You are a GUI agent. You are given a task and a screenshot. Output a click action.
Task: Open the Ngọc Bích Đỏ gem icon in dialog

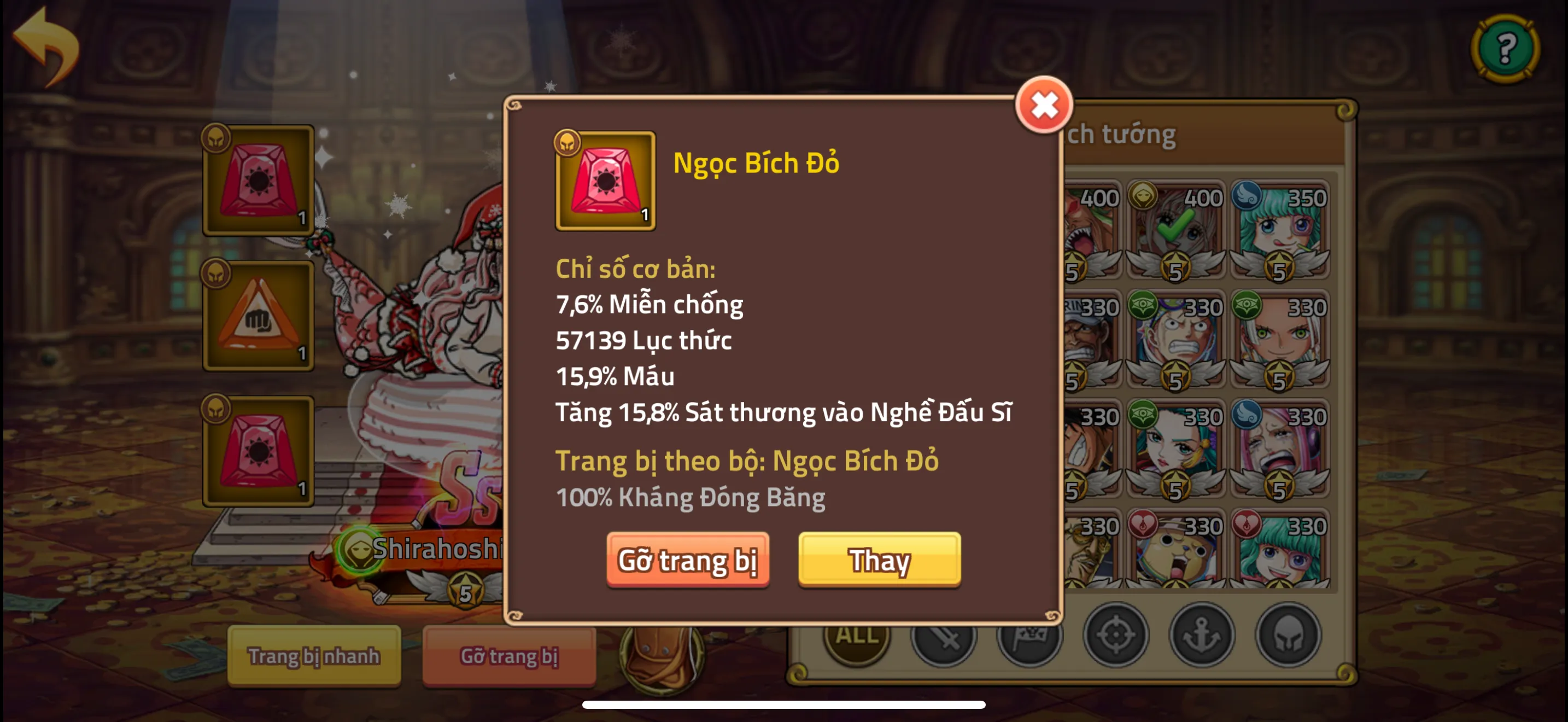pyautogui.click(x=606, y=182)
